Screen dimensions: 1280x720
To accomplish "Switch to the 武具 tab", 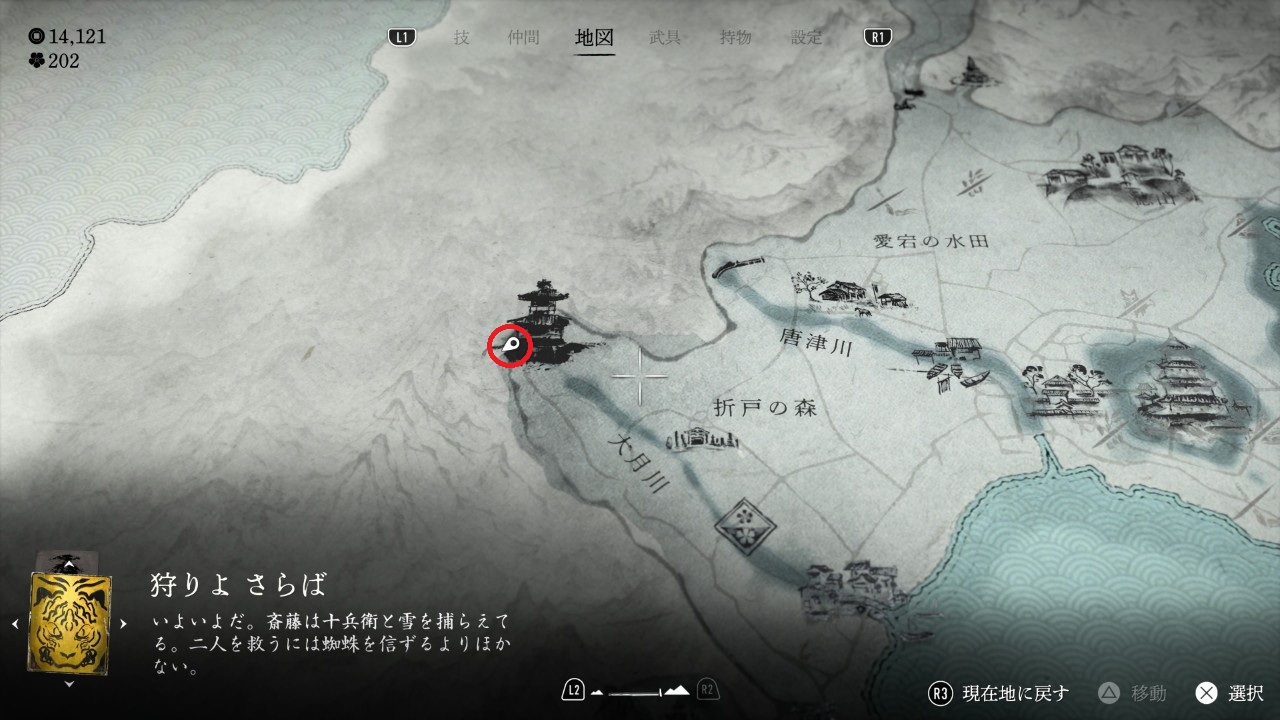I will 665,38.
